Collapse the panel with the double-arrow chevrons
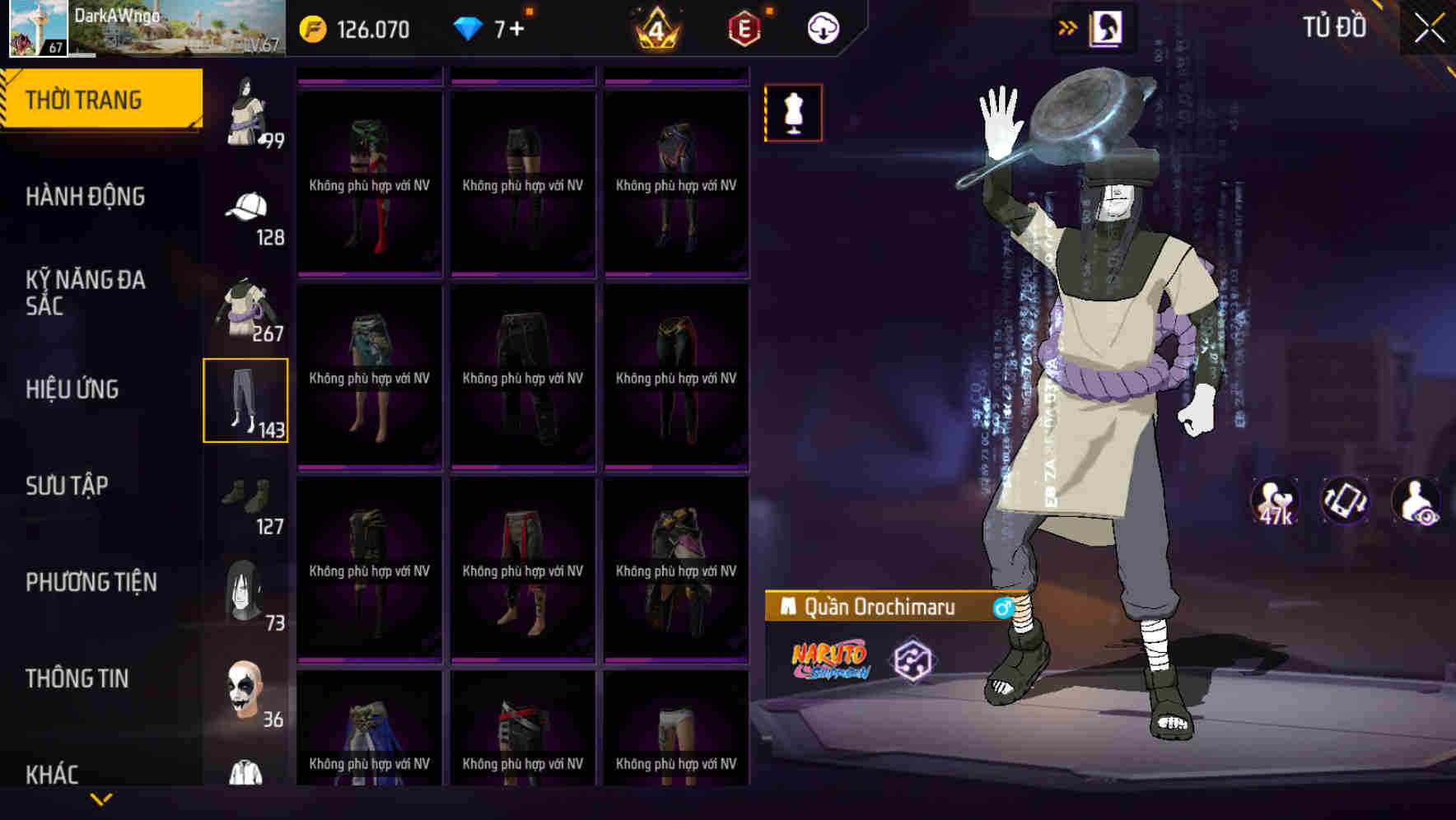Viewport: 1456px width, 820px height. click(1068, 26)
